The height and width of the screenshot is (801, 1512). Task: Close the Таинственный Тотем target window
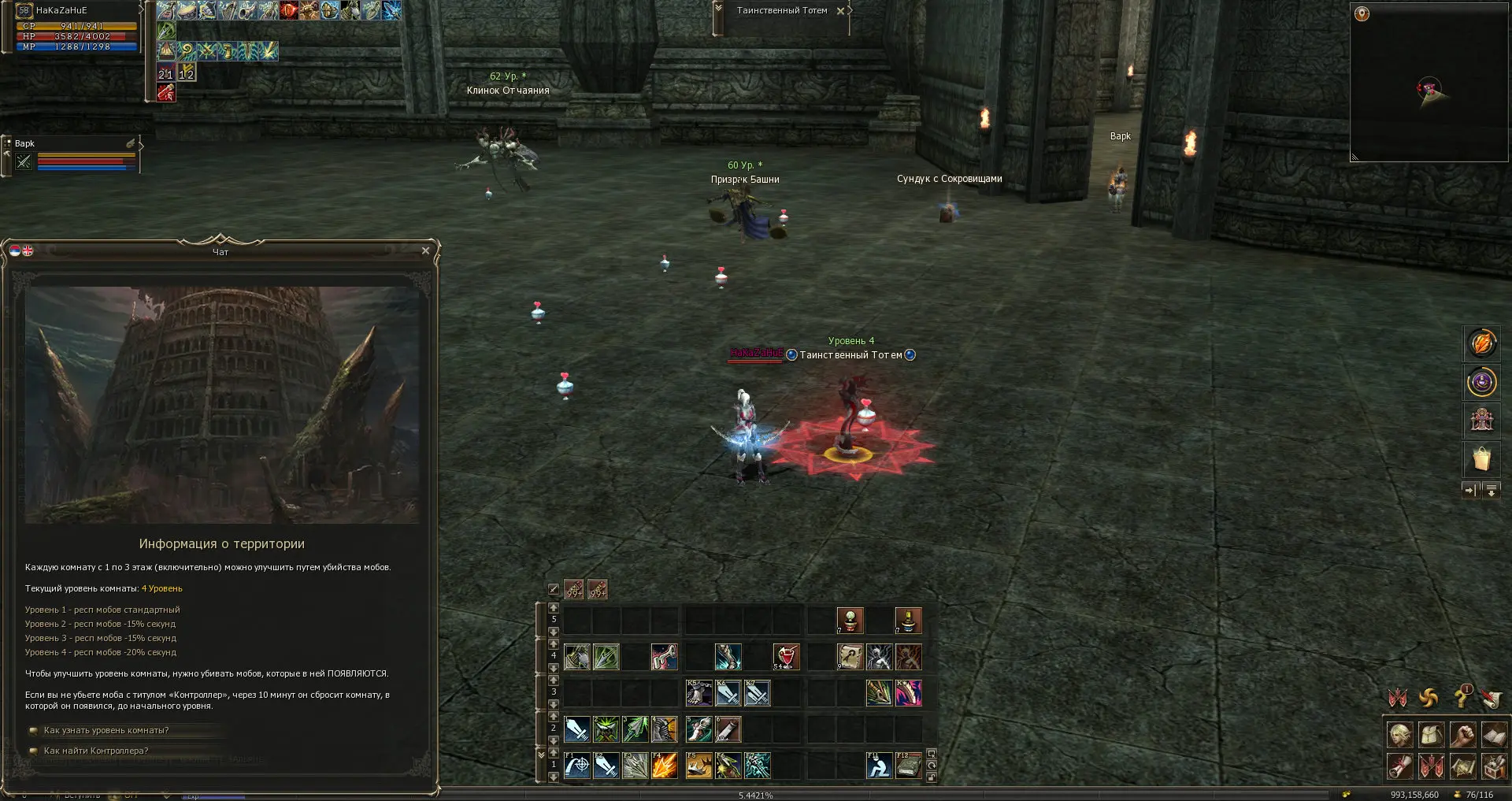pyautogui.click(x=840, y=11)
